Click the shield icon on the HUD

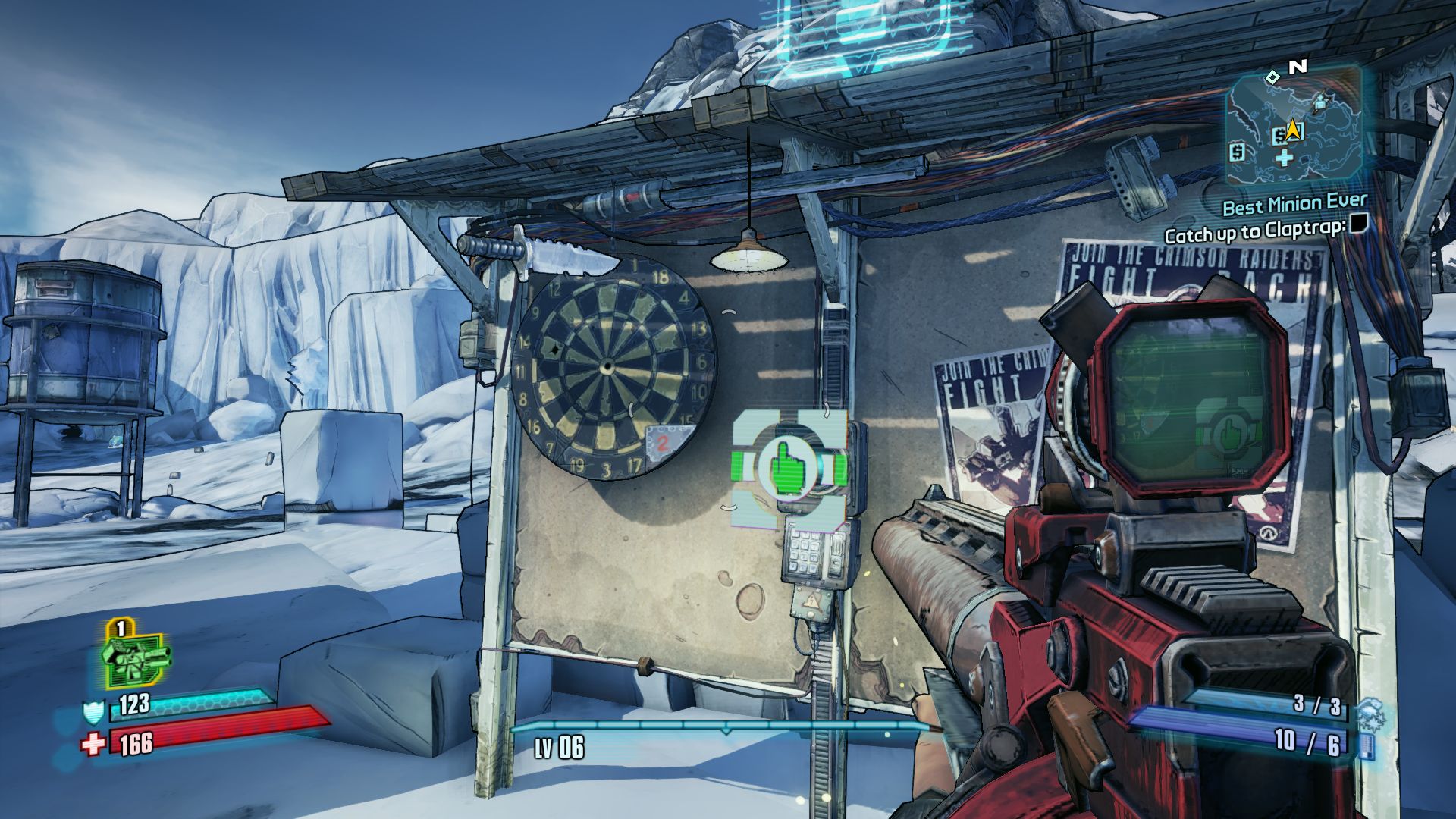(x=93, y=712)
